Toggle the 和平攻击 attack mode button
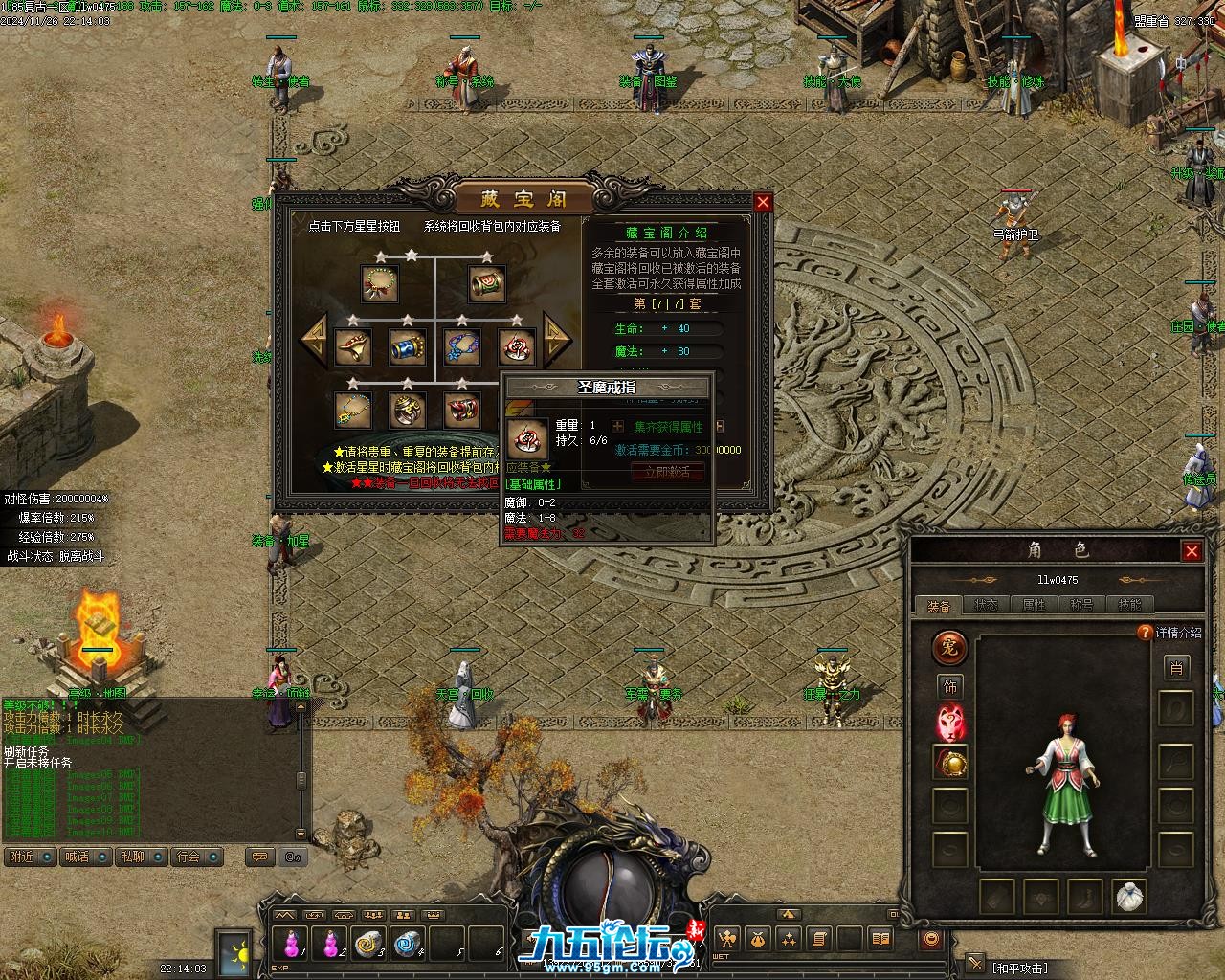The height and width of the screenshot is (980, 1225). (1019, 968)
